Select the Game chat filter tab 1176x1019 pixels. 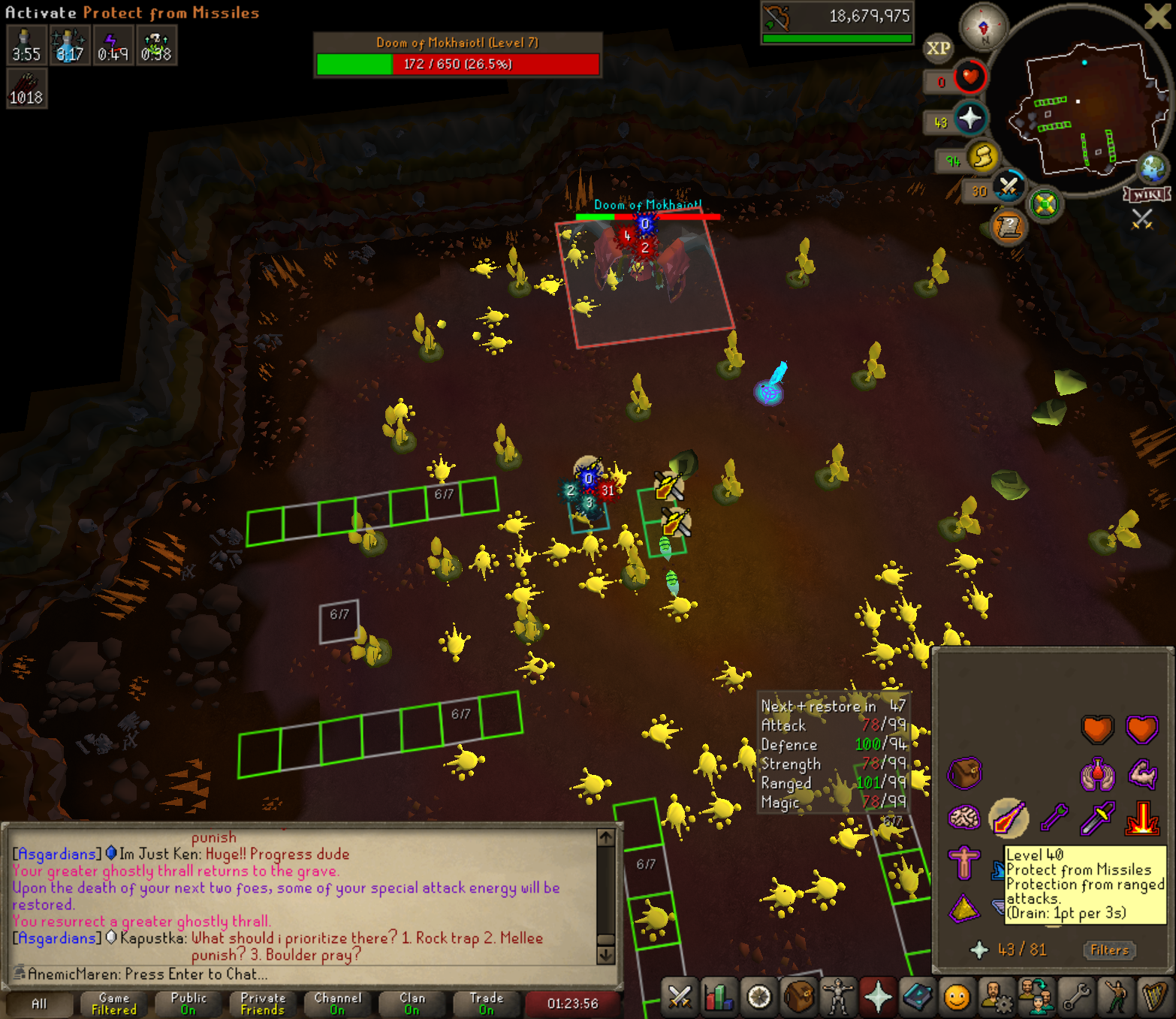114,1003
